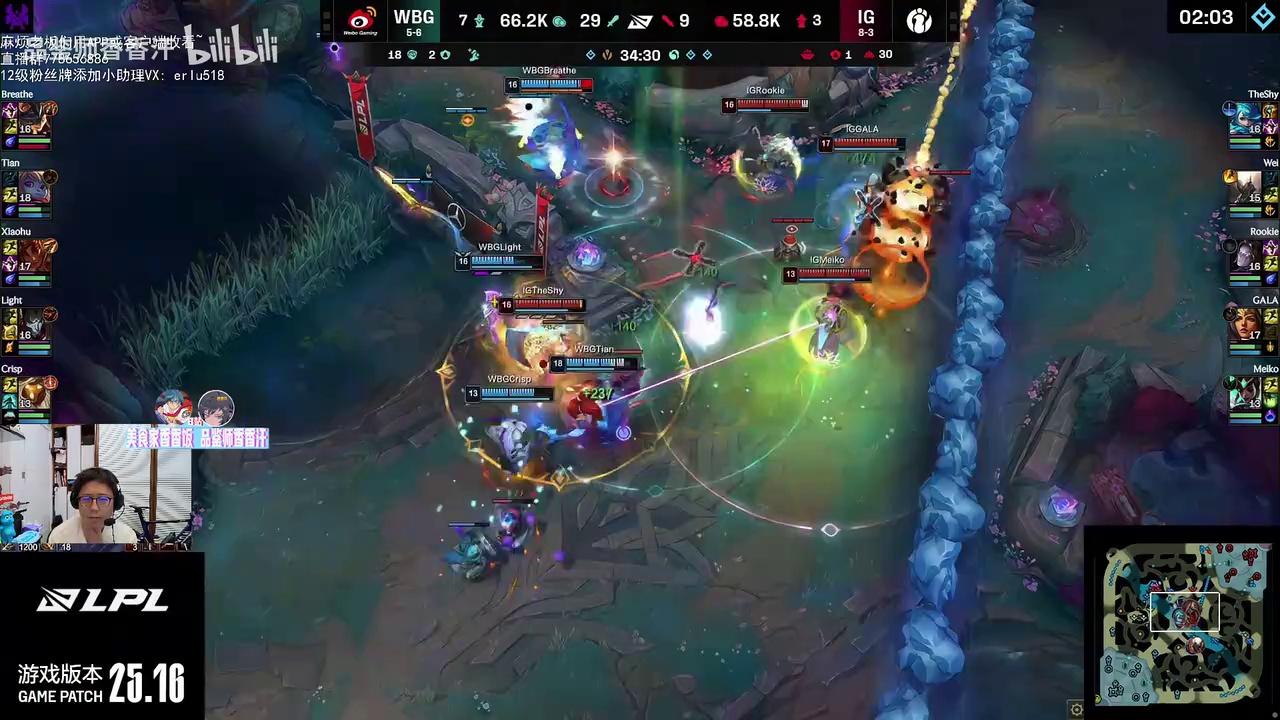This screenshot has height=720, width=1280.
Task: Click the streamer's webcam feed
Action: [x=96, y=489]
